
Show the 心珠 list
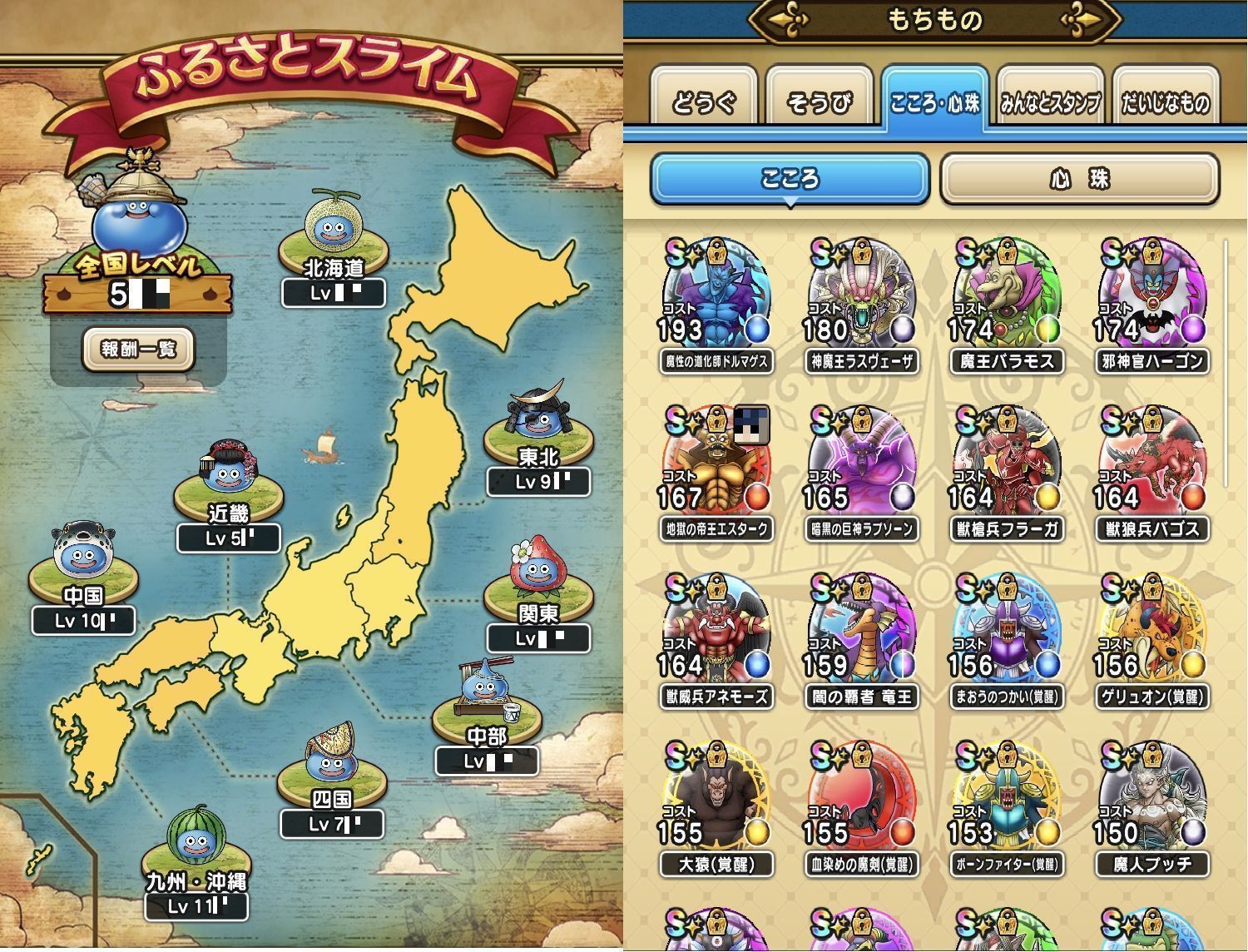click(1079, 179)
